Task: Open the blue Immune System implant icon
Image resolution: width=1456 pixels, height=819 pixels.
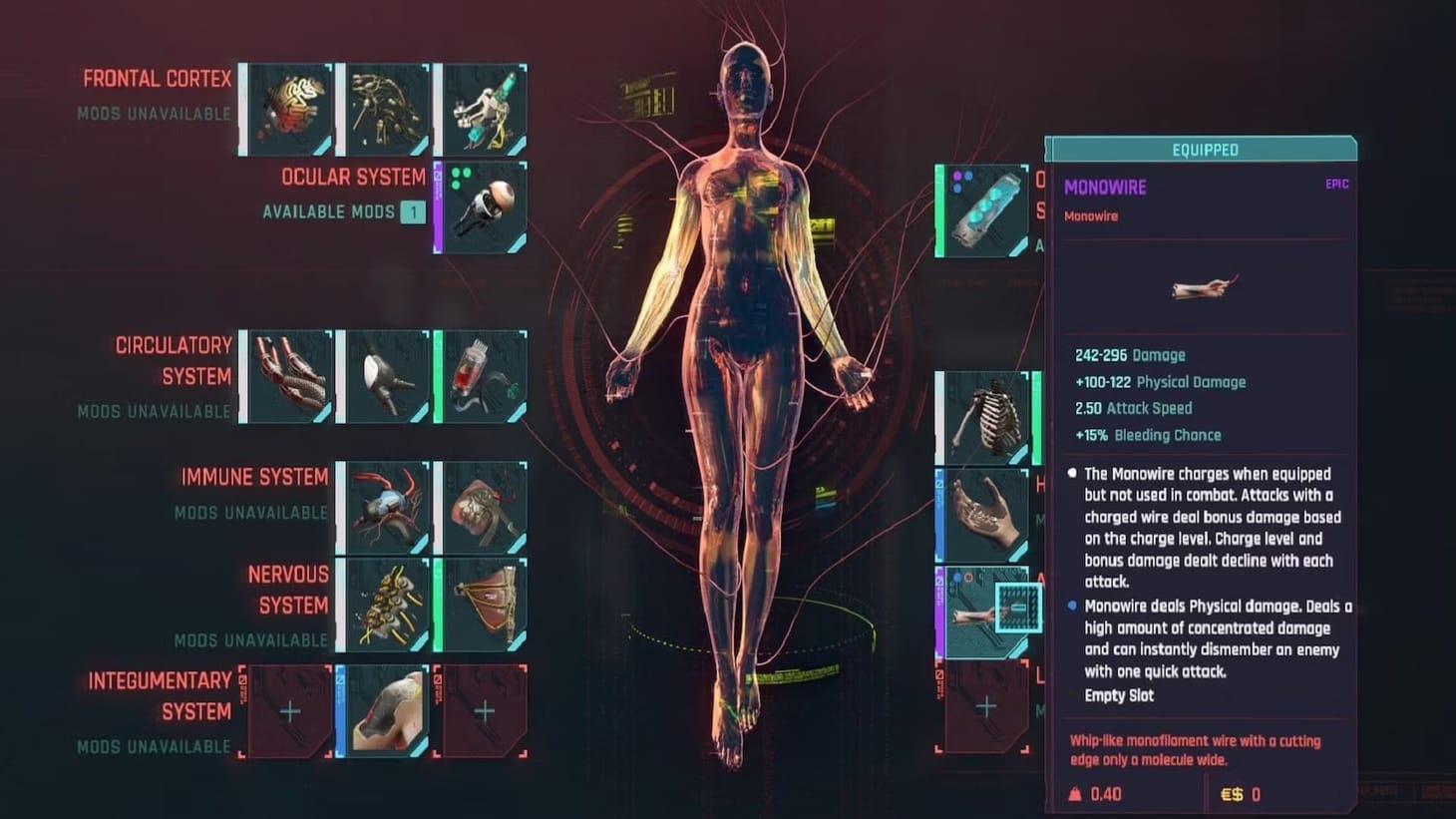Action: (x=384, y=507)
